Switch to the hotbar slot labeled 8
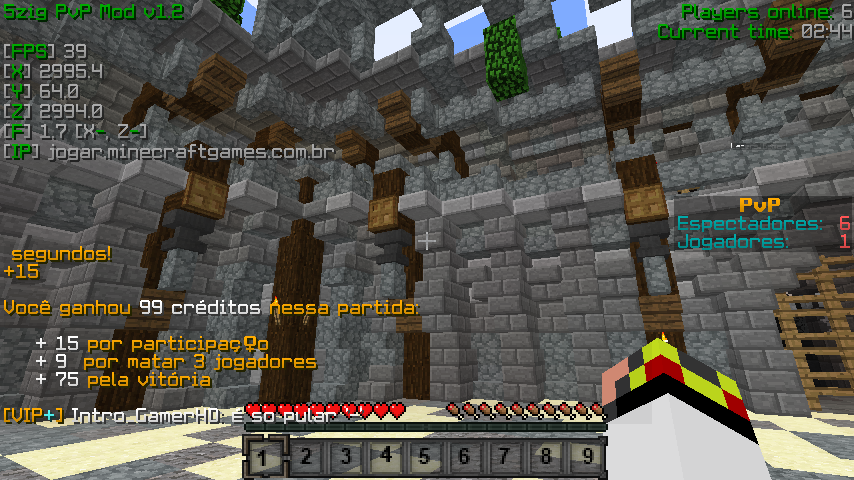 546,458
